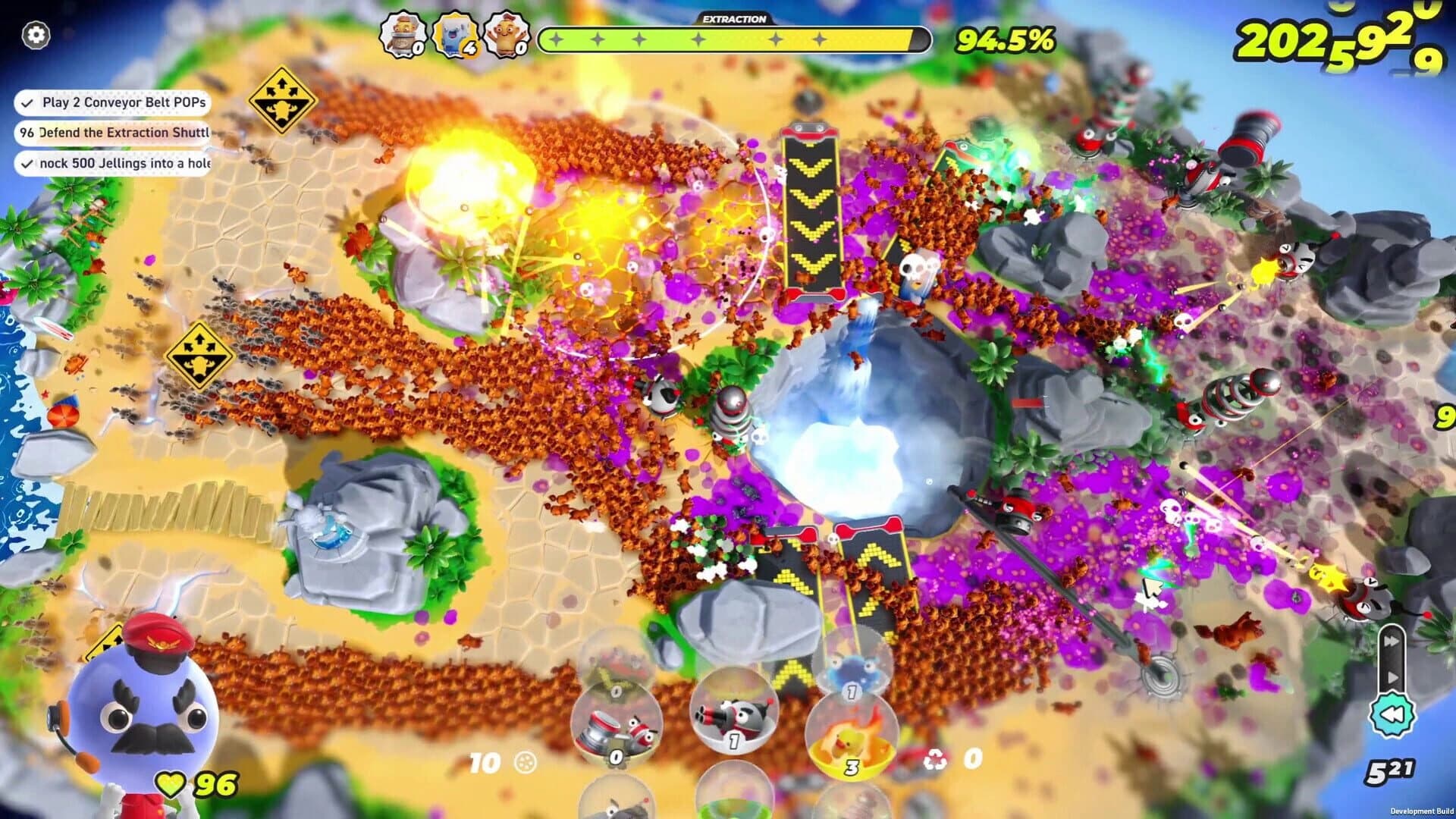
Task: Click the fast-forward chevron in the speed panel
Action: tap(1392, 641)
